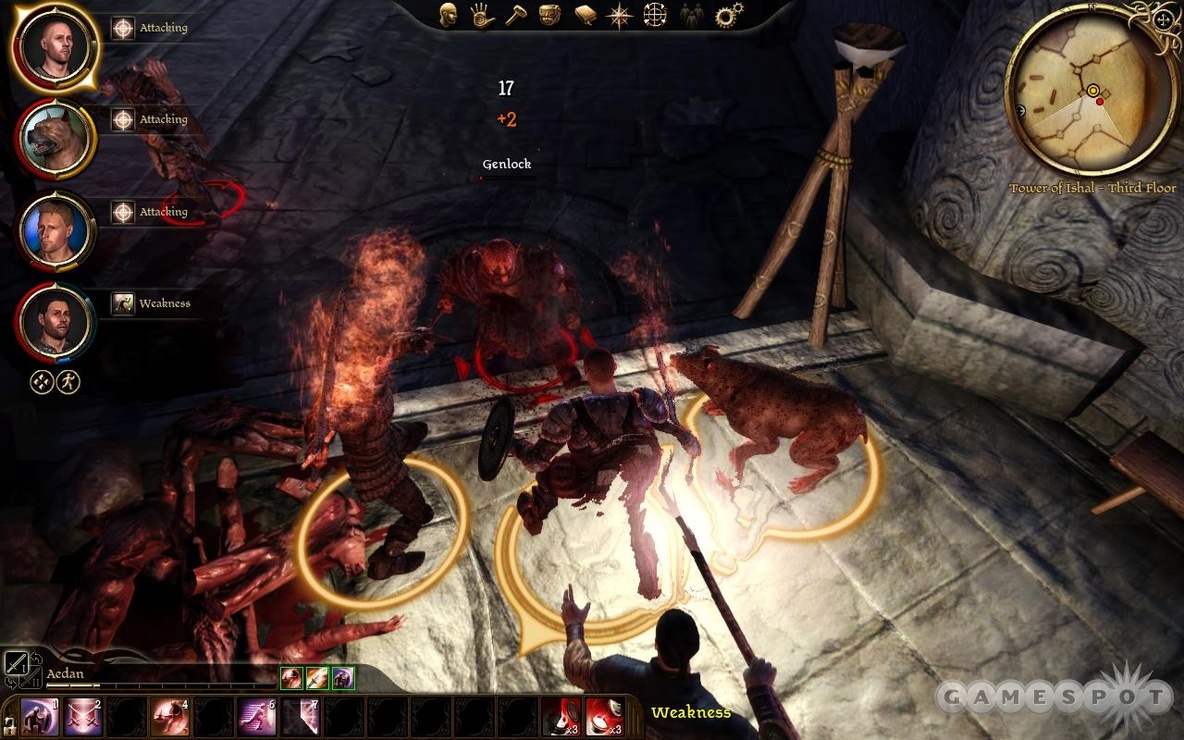Select the bald warrior party portrait
Image resolution: width=1184 pixels, height=740 pixels.
(x=54, y=47)
